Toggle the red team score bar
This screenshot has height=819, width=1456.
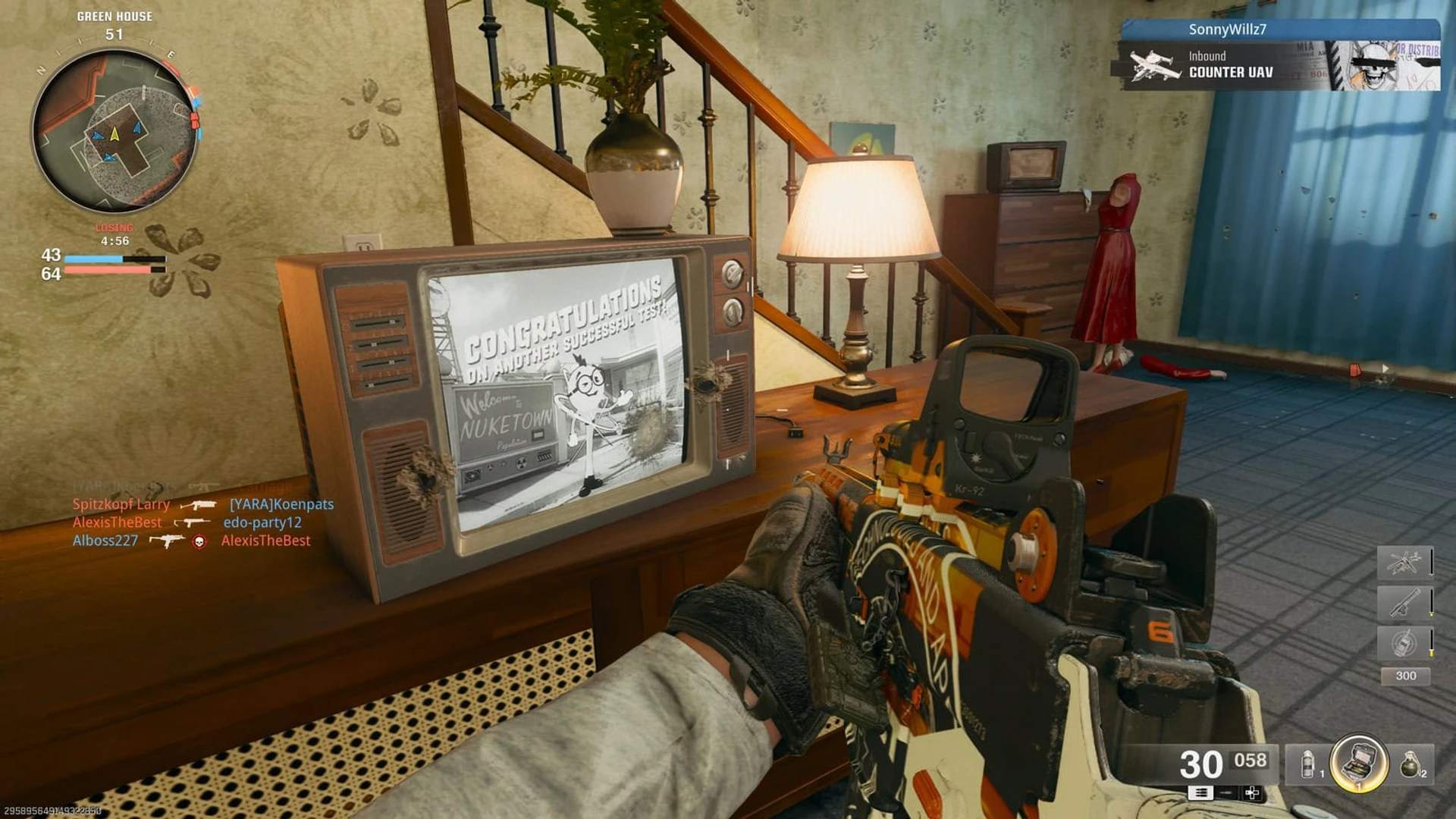point(114,271)
